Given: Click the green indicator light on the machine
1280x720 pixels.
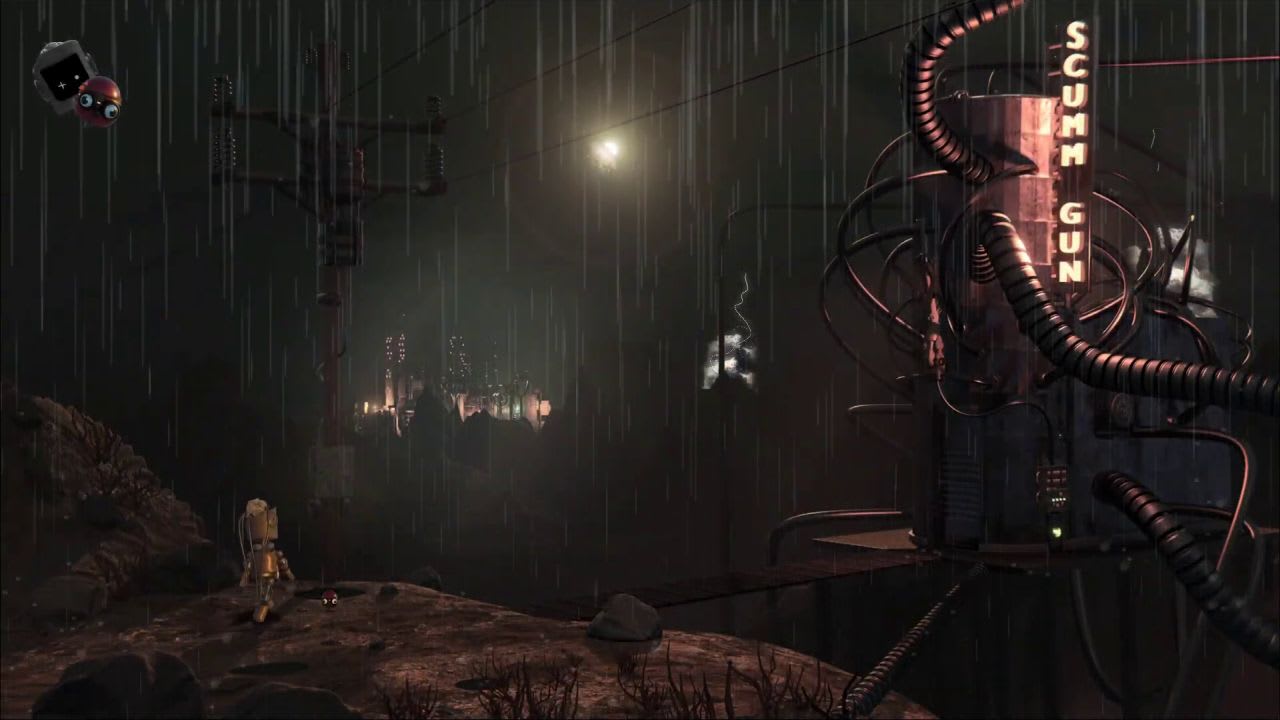Looking at the screenshot, I should (1057, 532).
